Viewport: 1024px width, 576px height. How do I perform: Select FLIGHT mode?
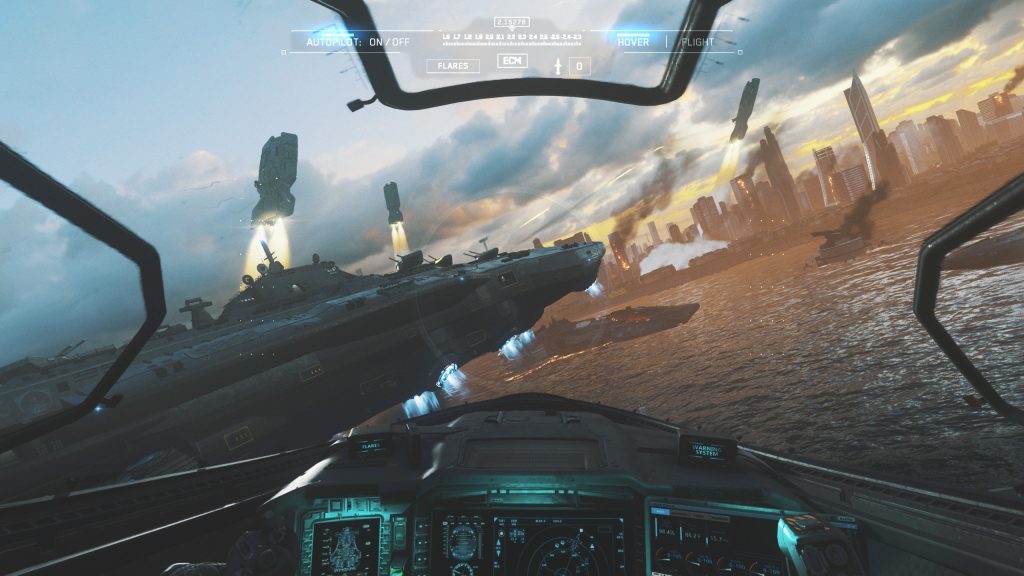tap(697, 42)
